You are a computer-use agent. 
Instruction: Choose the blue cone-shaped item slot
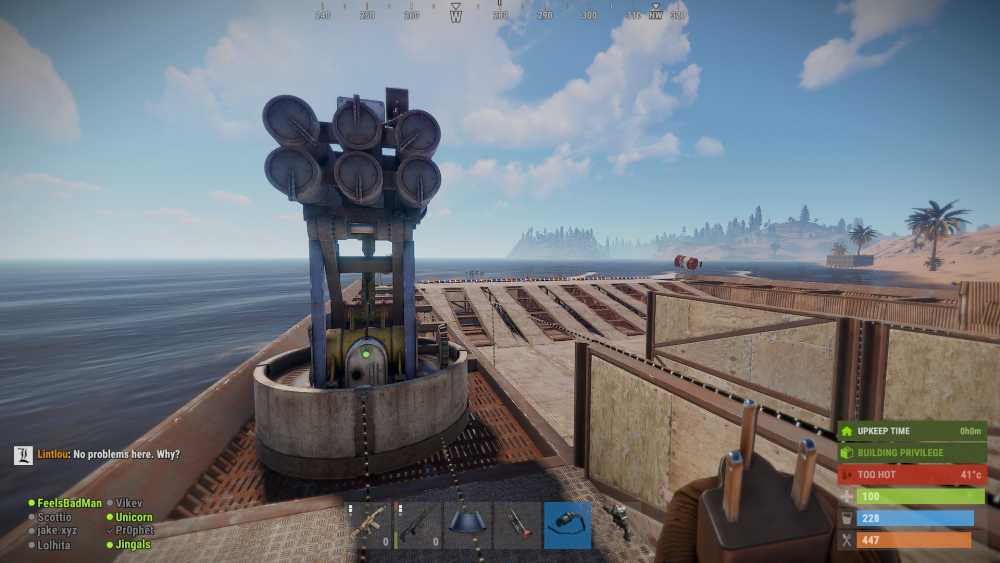467,525
